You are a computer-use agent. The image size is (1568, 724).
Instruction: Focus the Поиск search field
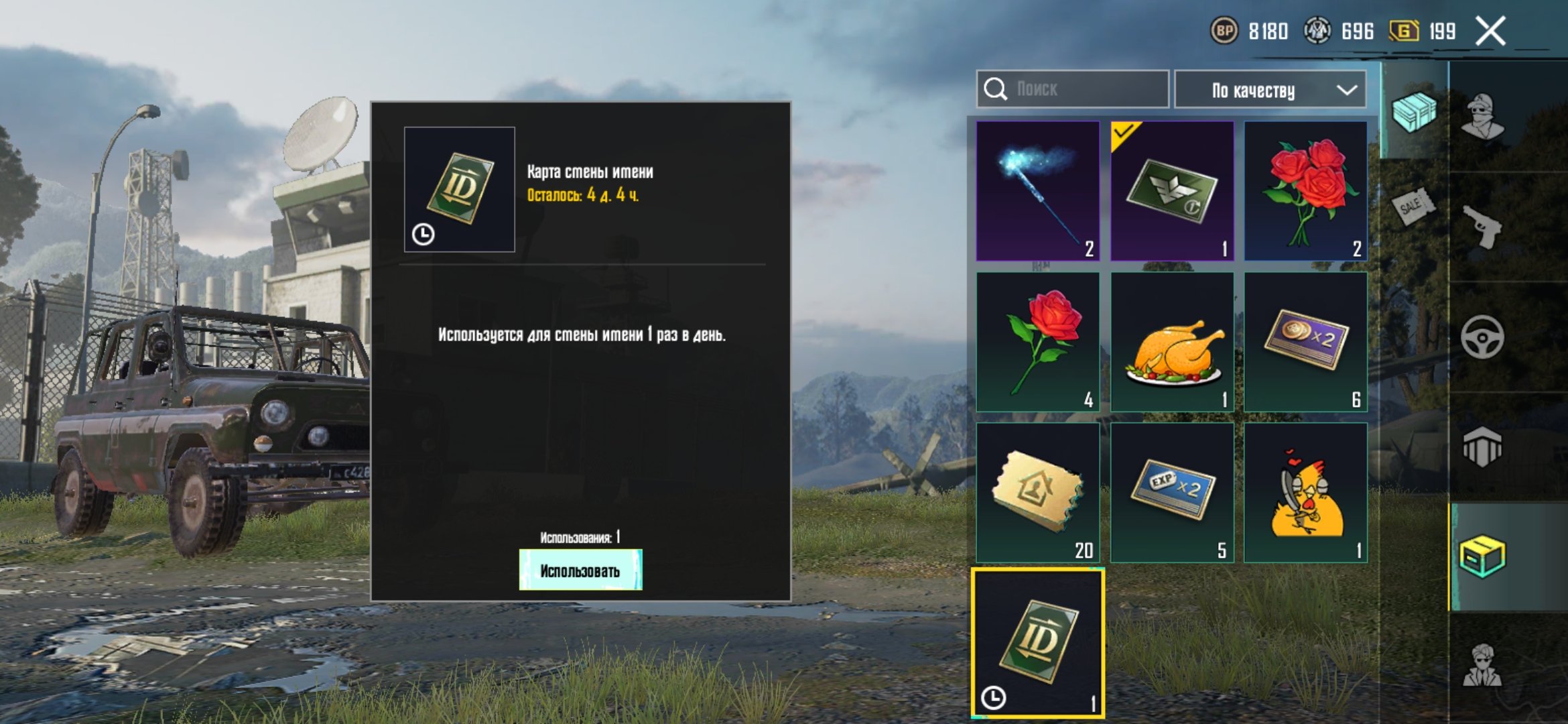pyautogui.click(x=1072, y=89)
